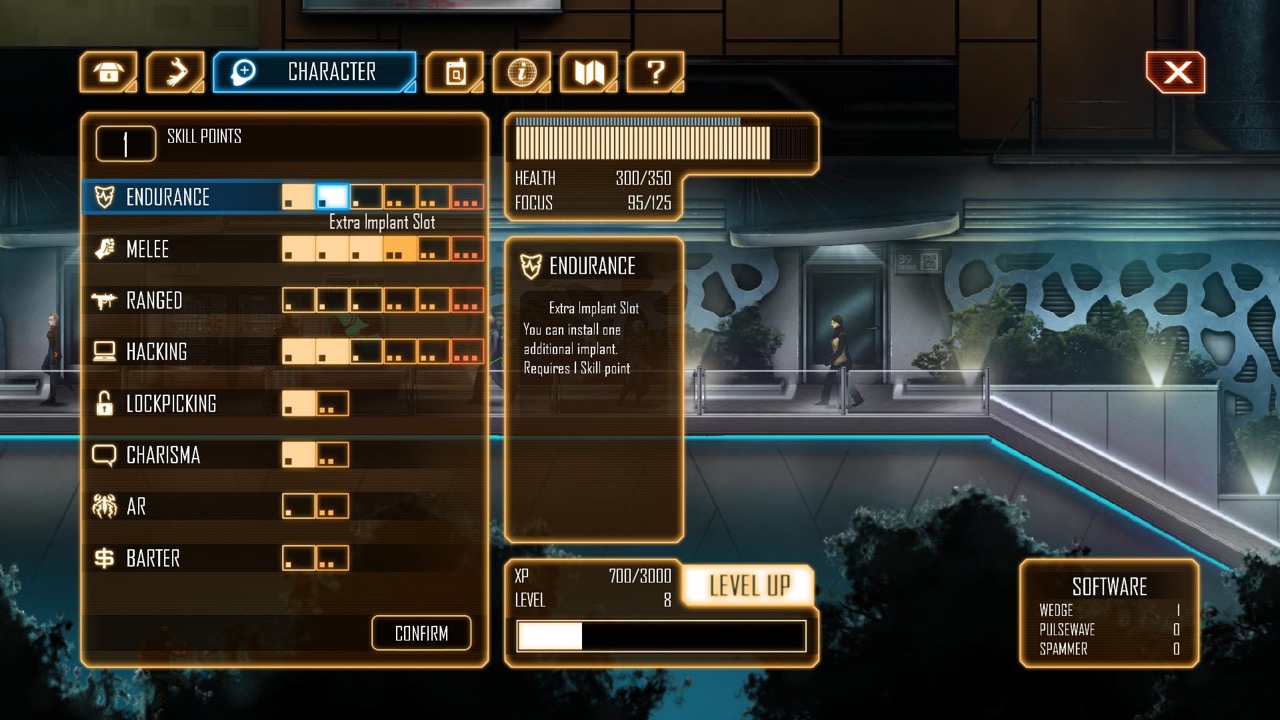The height and width of the screenshot is (720, 1280).
Task: Select the AR skill row
Action: (136, 507)
